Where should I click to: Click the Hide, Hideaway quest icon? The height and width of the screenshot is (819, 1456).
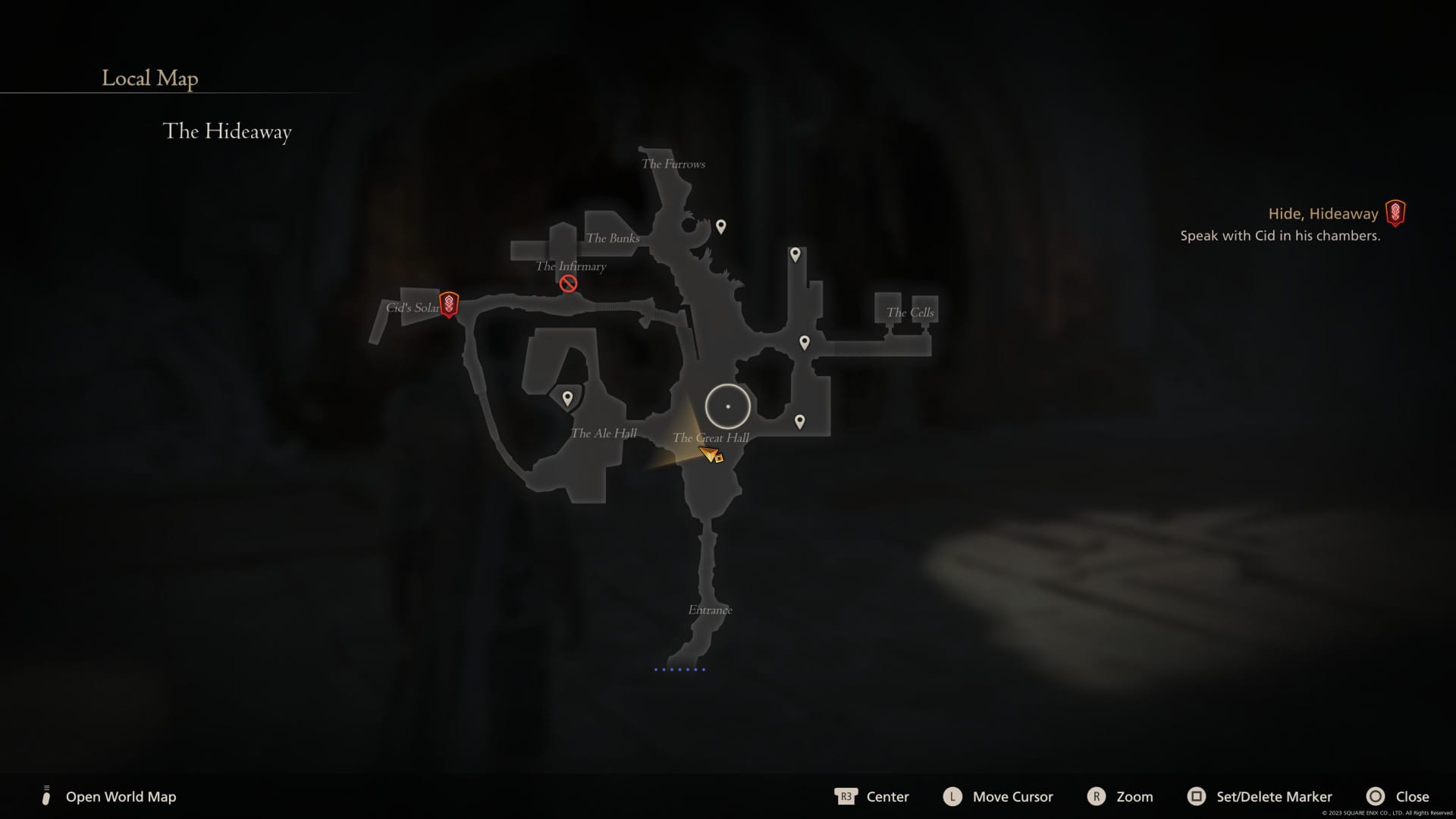pyautogui.click(x=1395, y=213)
